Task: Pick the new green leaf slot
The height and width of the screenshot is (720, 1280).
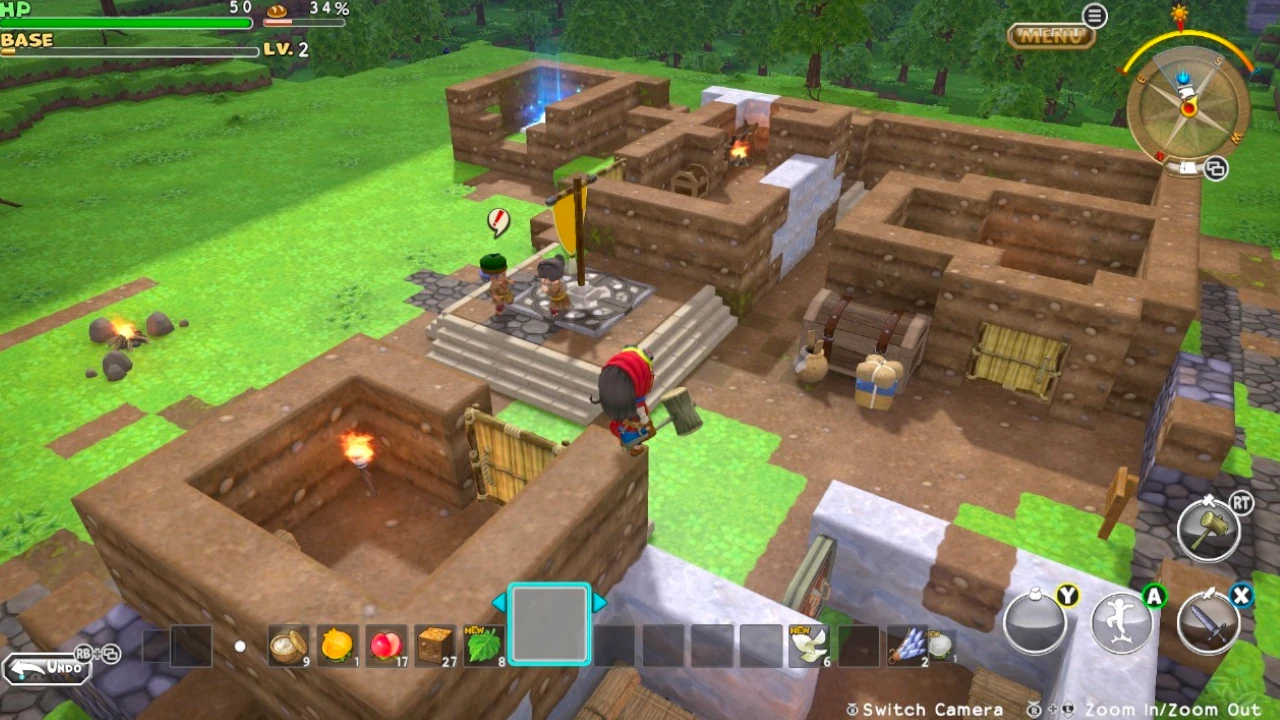Action: point(485,646)
